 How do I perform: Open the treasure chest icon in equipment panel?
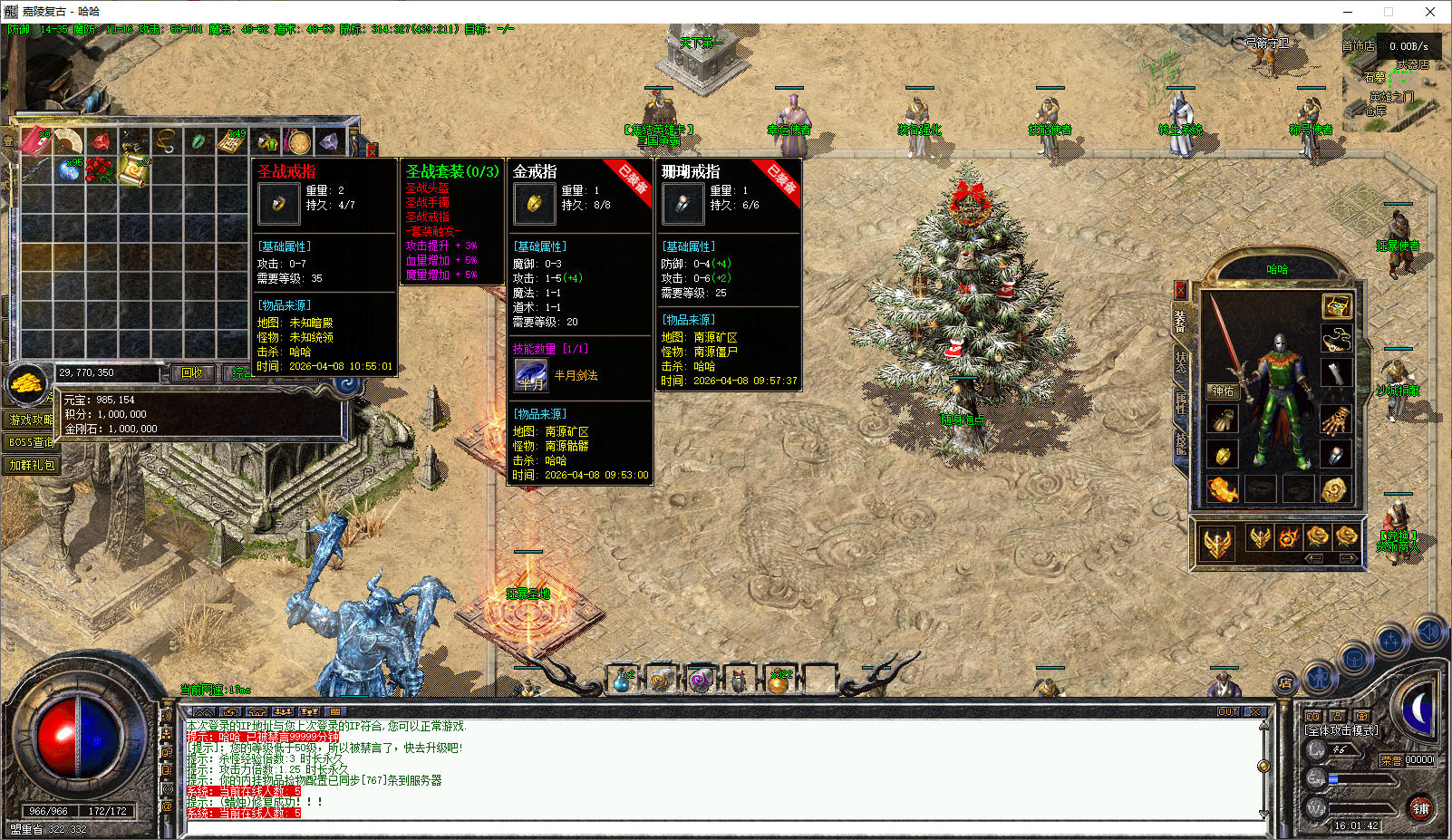click(1336, 305)
